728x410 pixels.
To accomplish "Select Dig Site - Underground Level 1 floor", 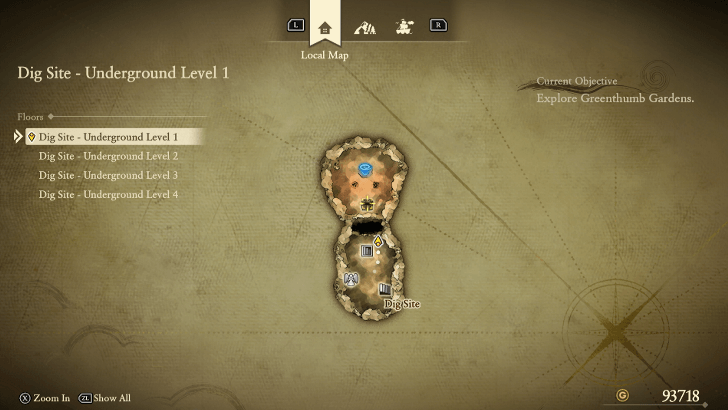I will tap(108, 136).
